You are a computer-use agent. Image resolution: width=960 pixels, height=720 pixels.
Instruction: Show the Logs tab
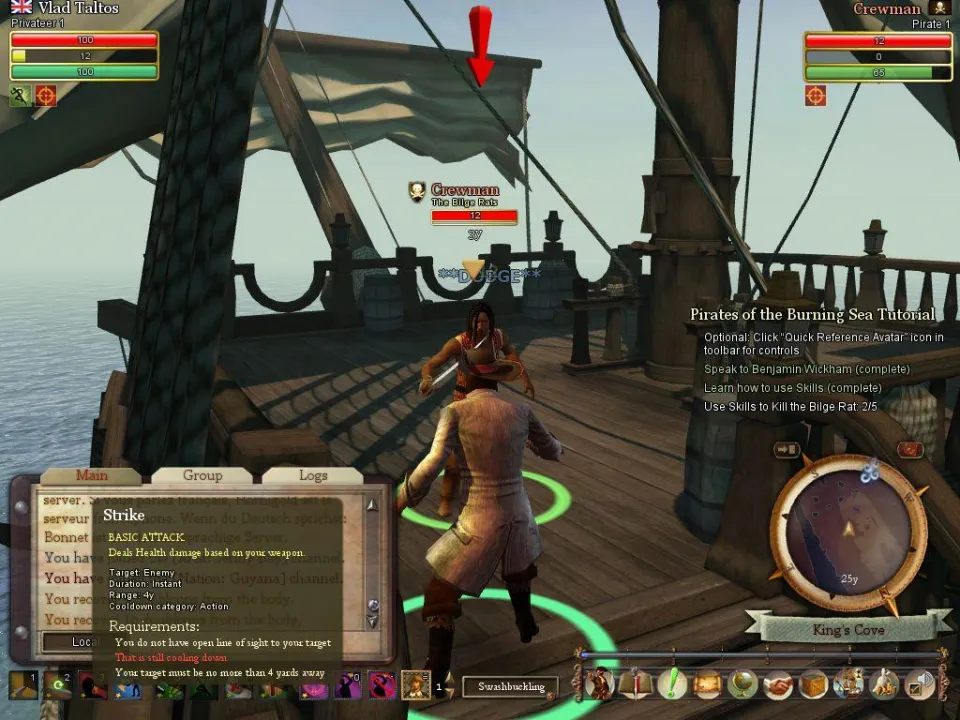(x=313, y=475)
